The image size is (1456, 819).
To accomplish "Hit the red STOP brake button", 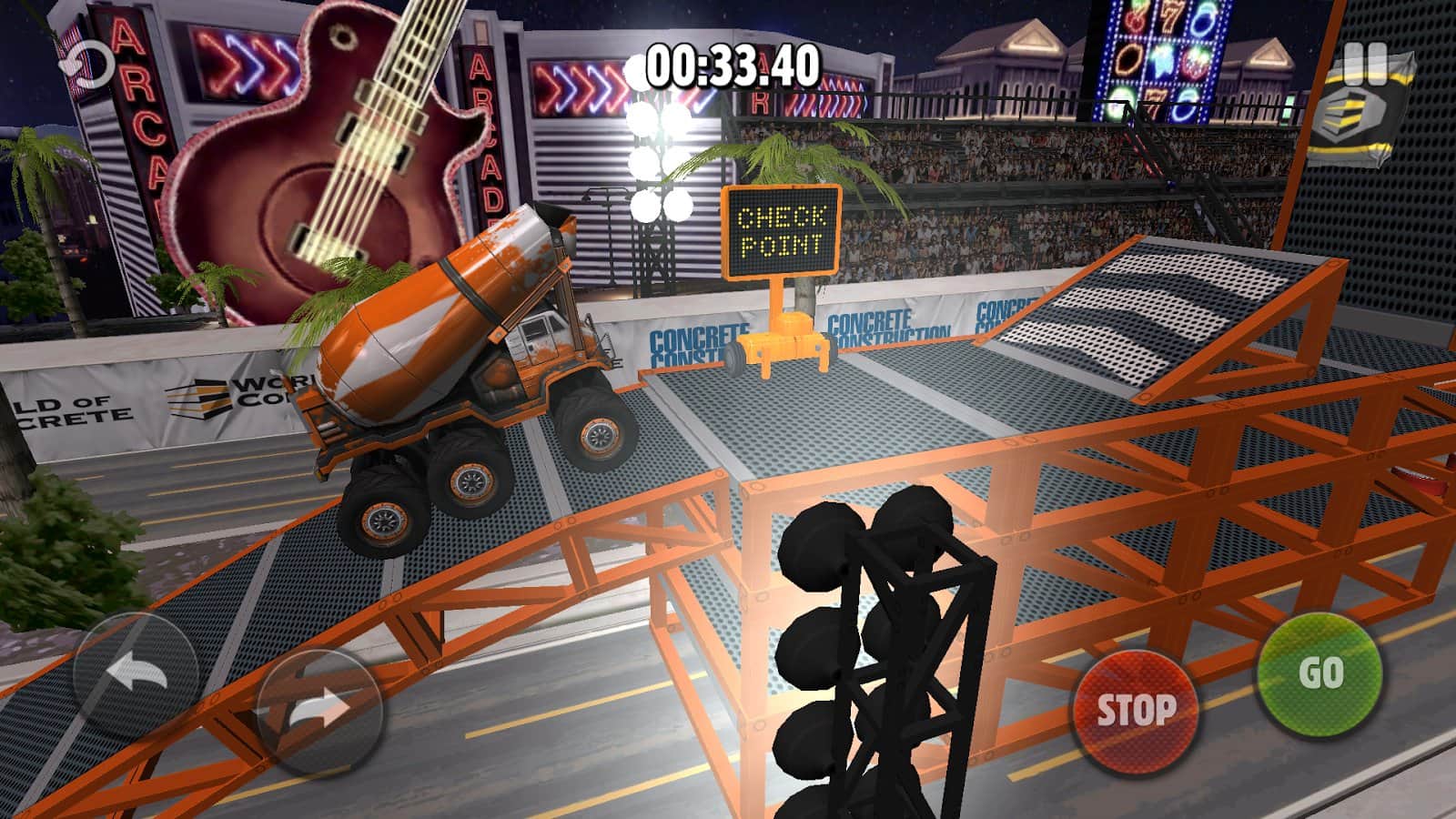I will click(1136, 709).
